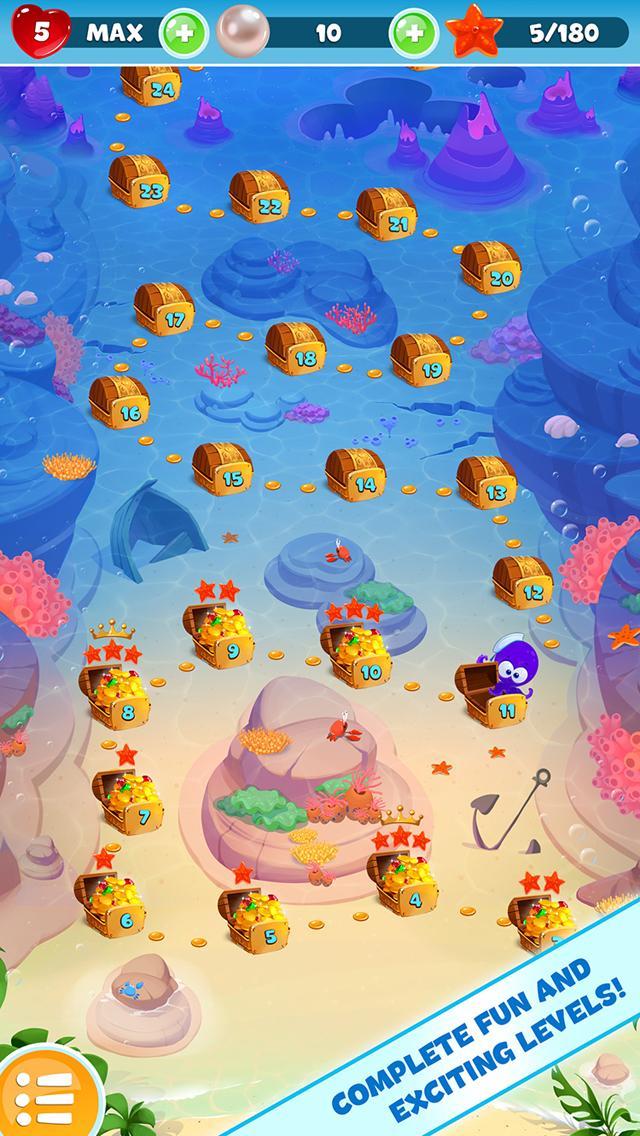Tap the green plus after pearl count 10

click(412, 33)
